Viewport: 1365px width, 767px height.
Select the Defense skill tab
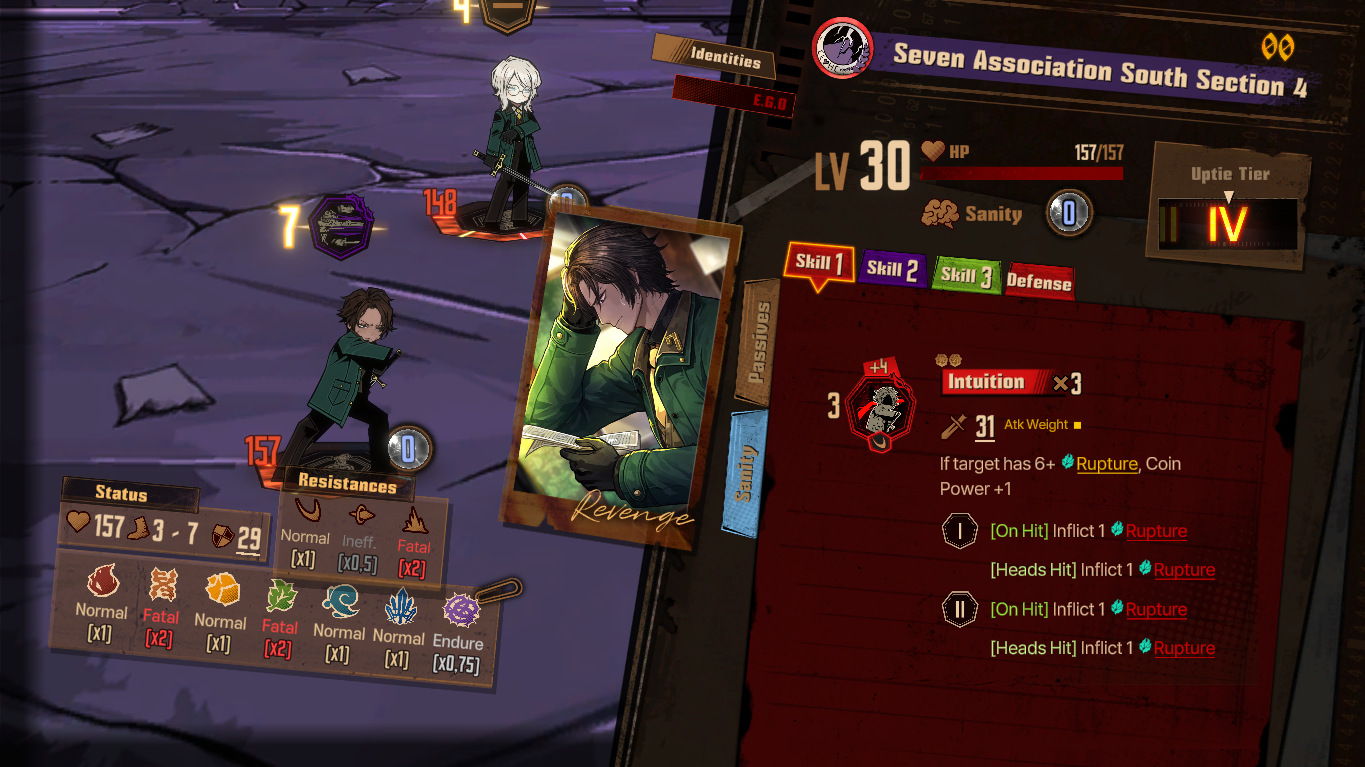coord(1038,282)
